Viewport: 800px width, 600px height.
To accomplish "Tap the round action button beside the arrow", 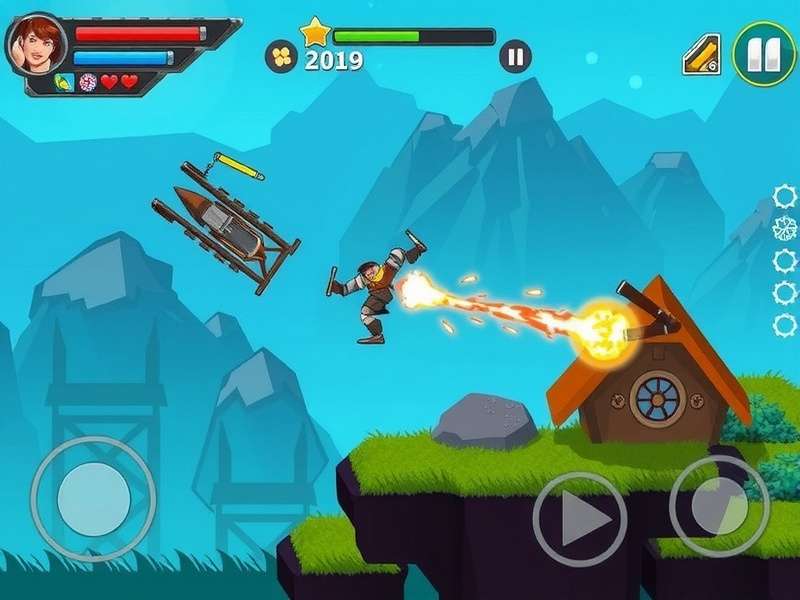I will coord(719,505).
